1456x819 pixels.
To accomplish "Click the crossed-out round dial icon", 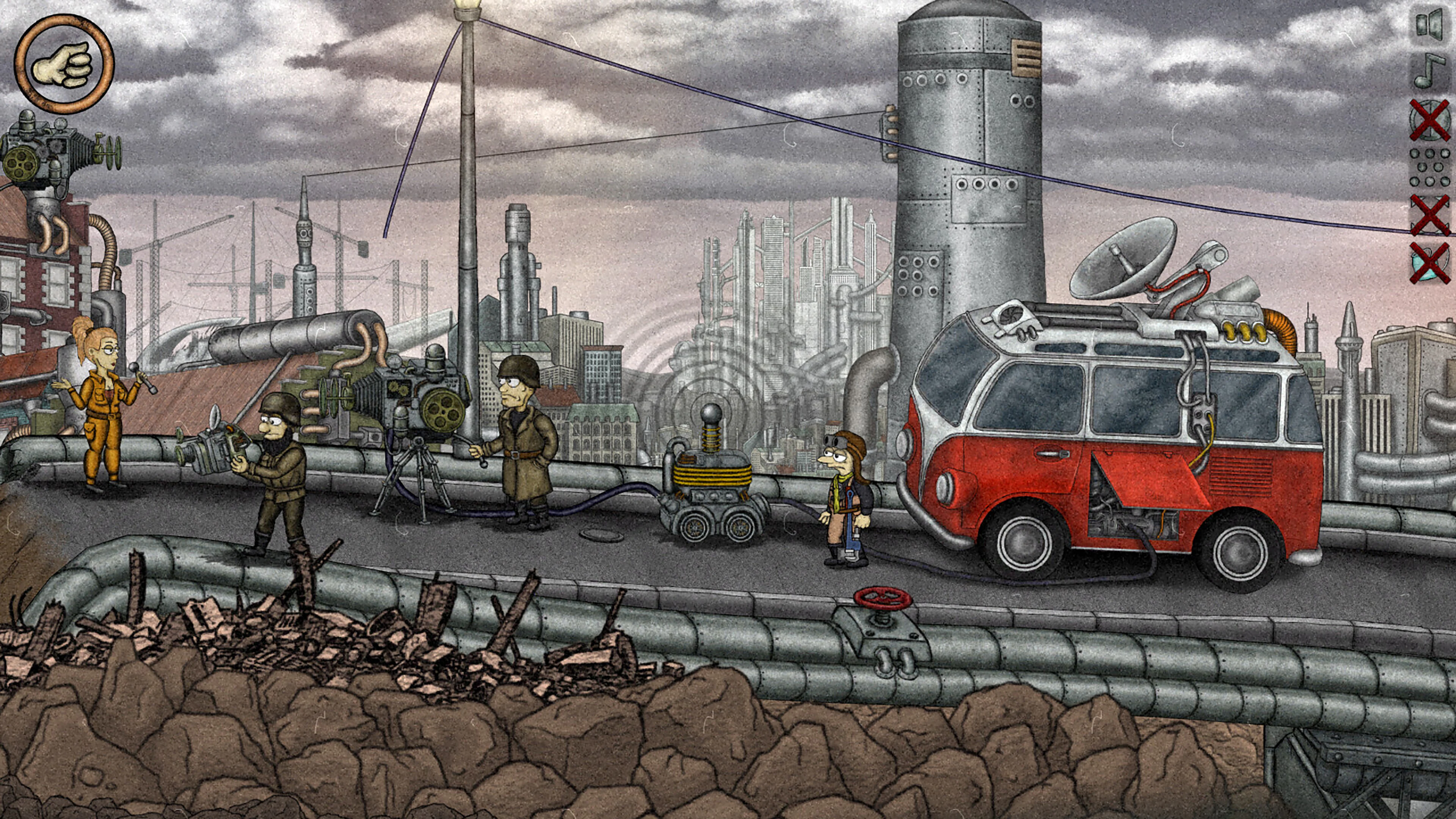I will coord(1430,120).
